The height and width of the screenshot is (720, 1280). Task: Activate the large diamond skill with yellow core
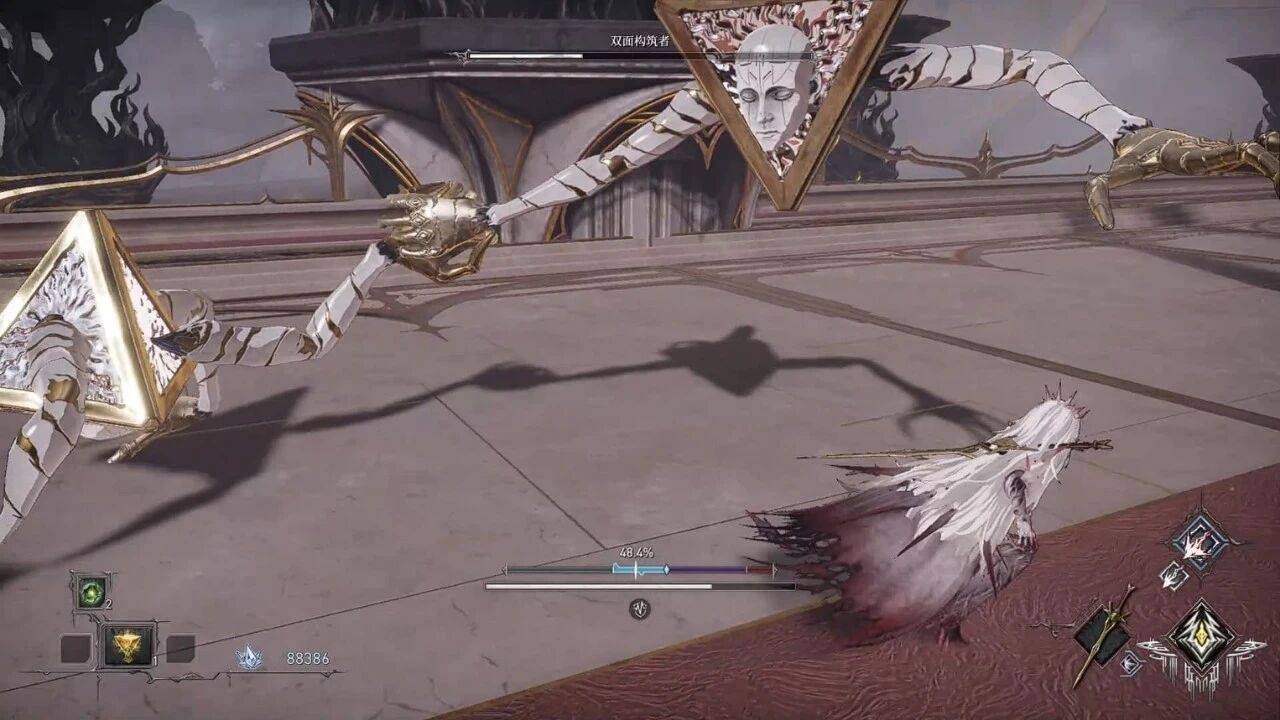pos(1200,638)
